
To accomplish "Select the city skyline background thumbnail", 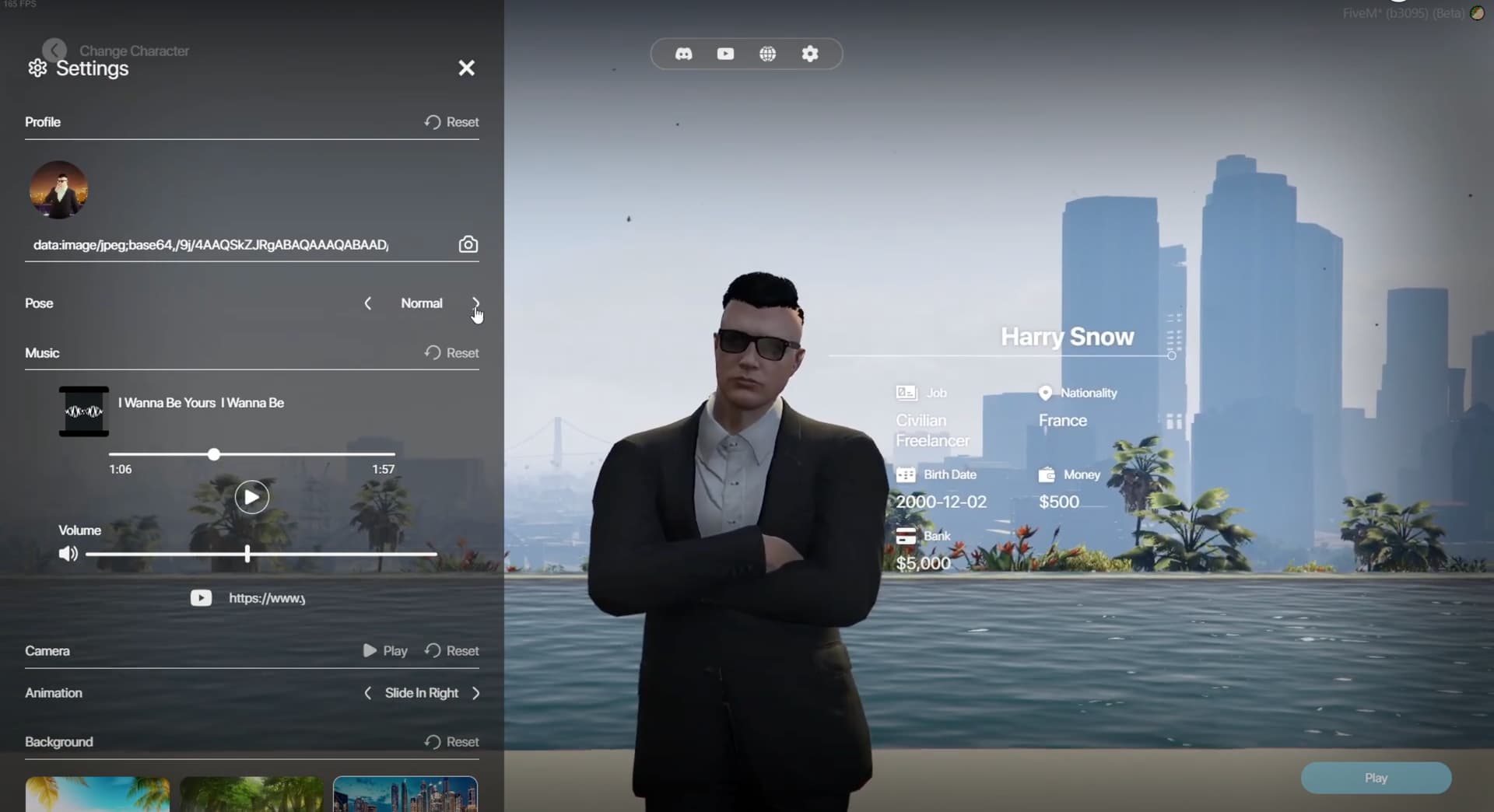I will click(x=404, y=795).
